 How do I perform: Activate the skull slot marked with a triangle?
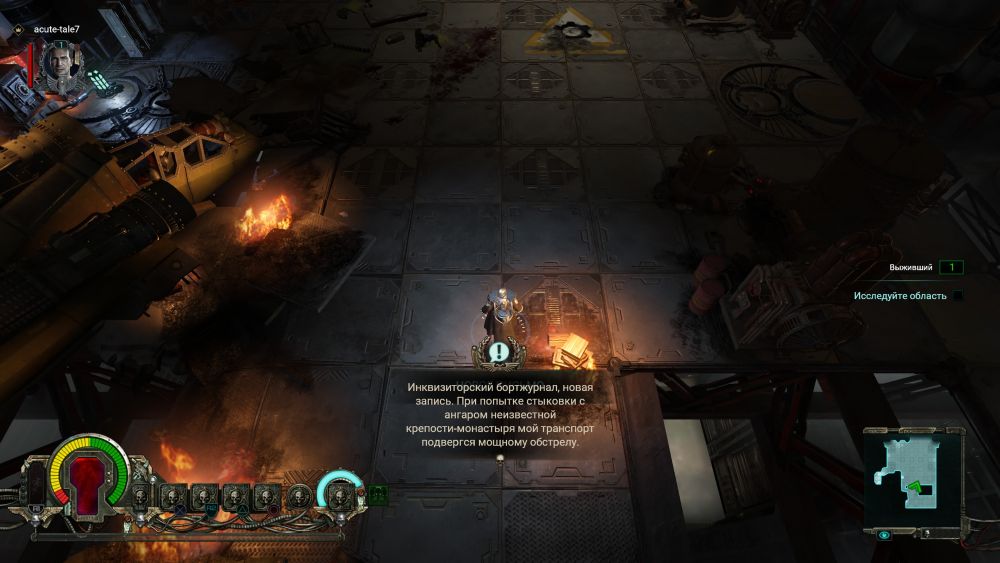click(x=234, y=495)
